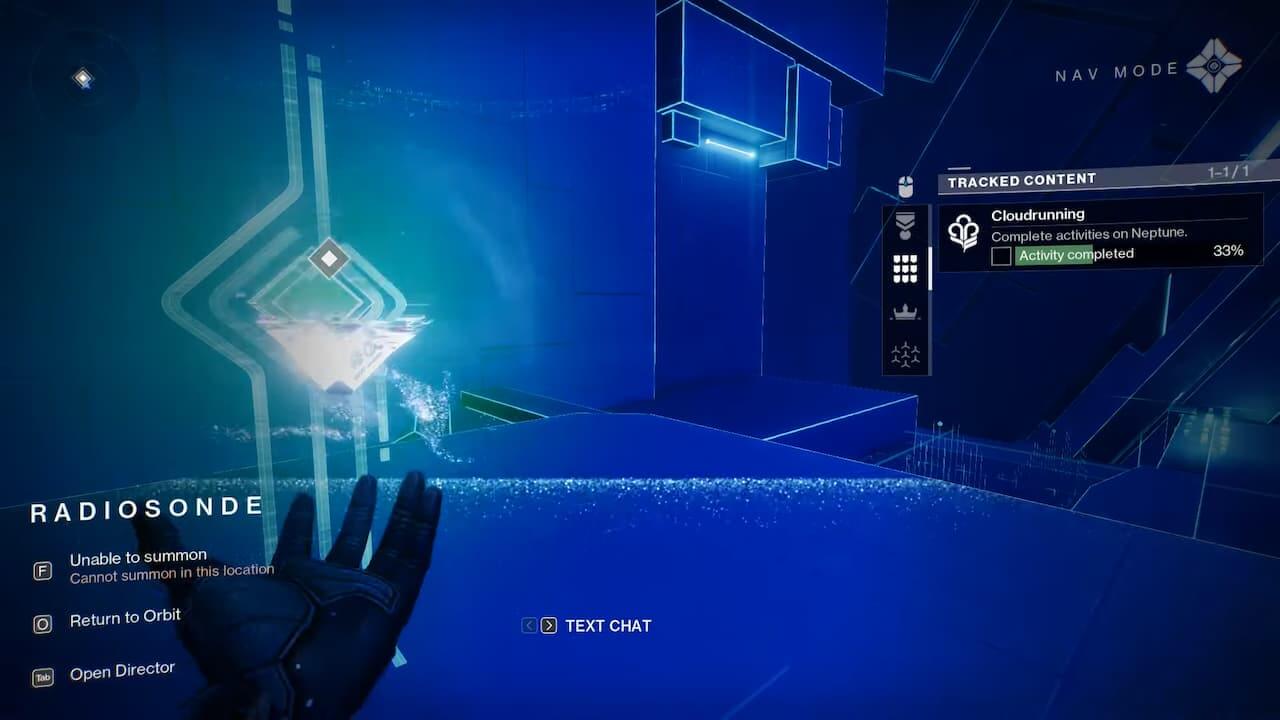The height and width of the screenshot is (720, 1280).
Task: Toggle the F summon action prompt
Action: pyautogui.click(x=41, y=569)
